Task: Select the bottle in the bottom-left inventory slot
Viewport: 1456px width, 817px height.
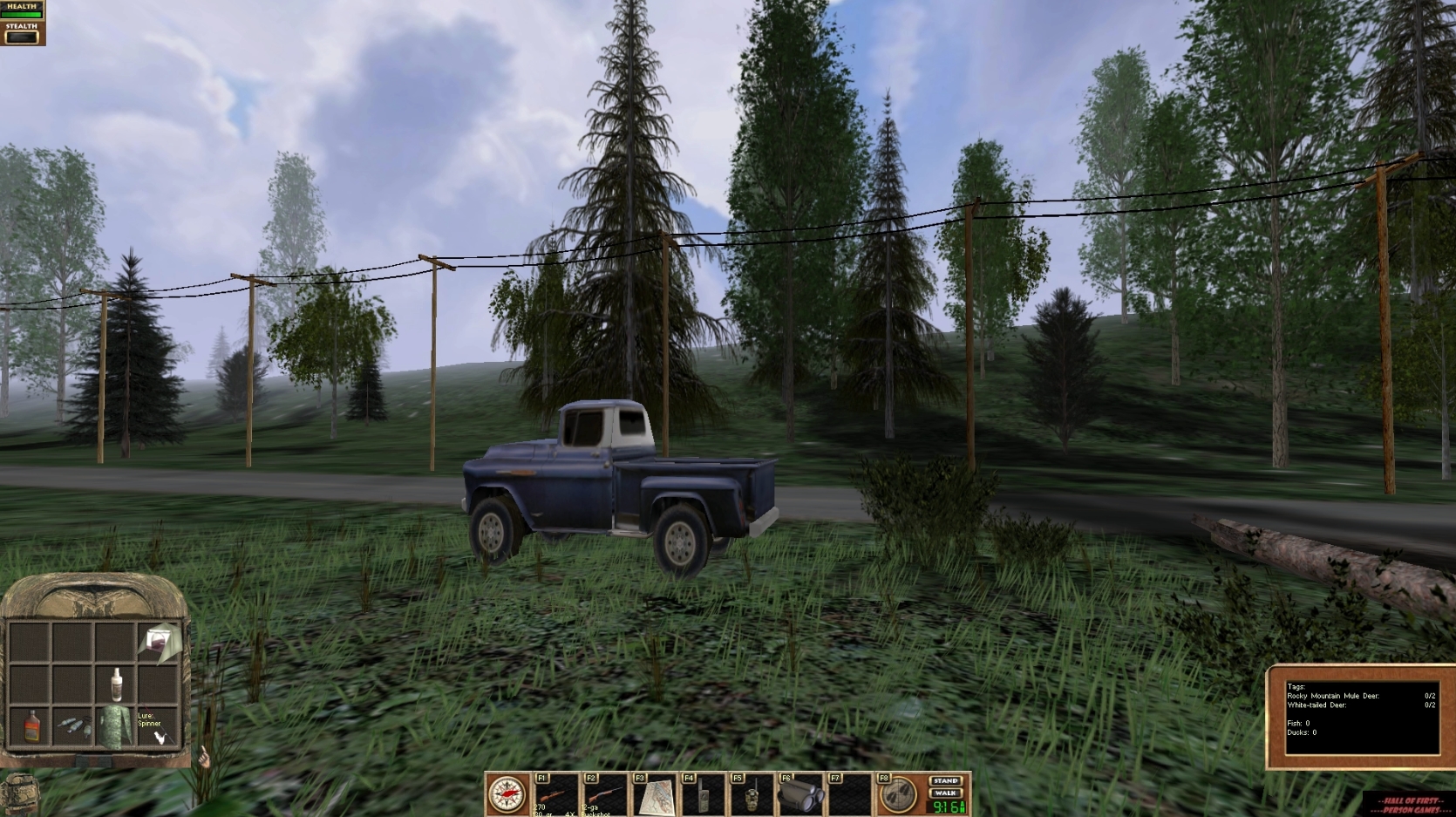Action: point(32,726)
